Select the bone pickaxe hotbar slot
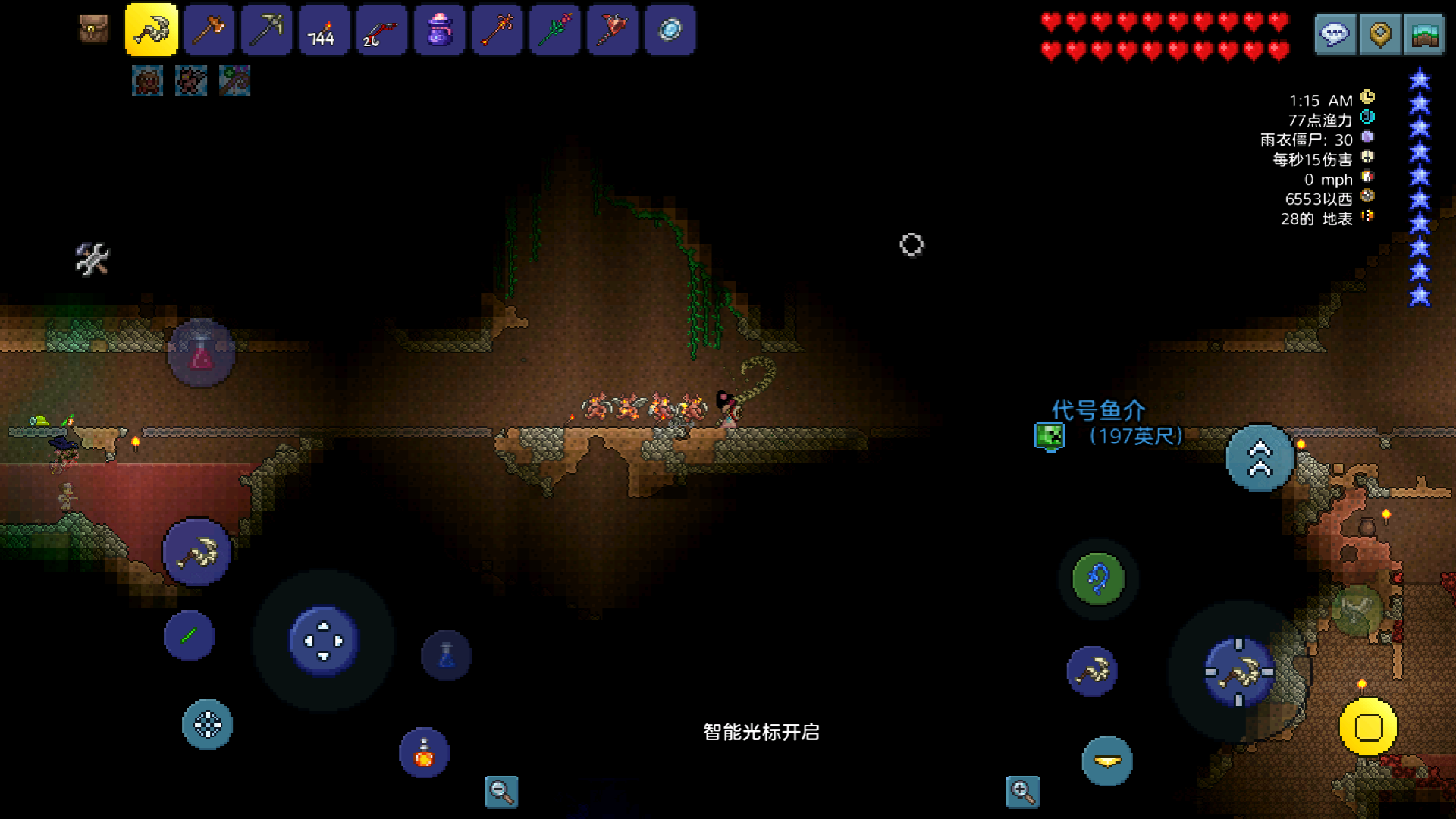The height and width of the screenshot is (819, 1456). (152, 30)
